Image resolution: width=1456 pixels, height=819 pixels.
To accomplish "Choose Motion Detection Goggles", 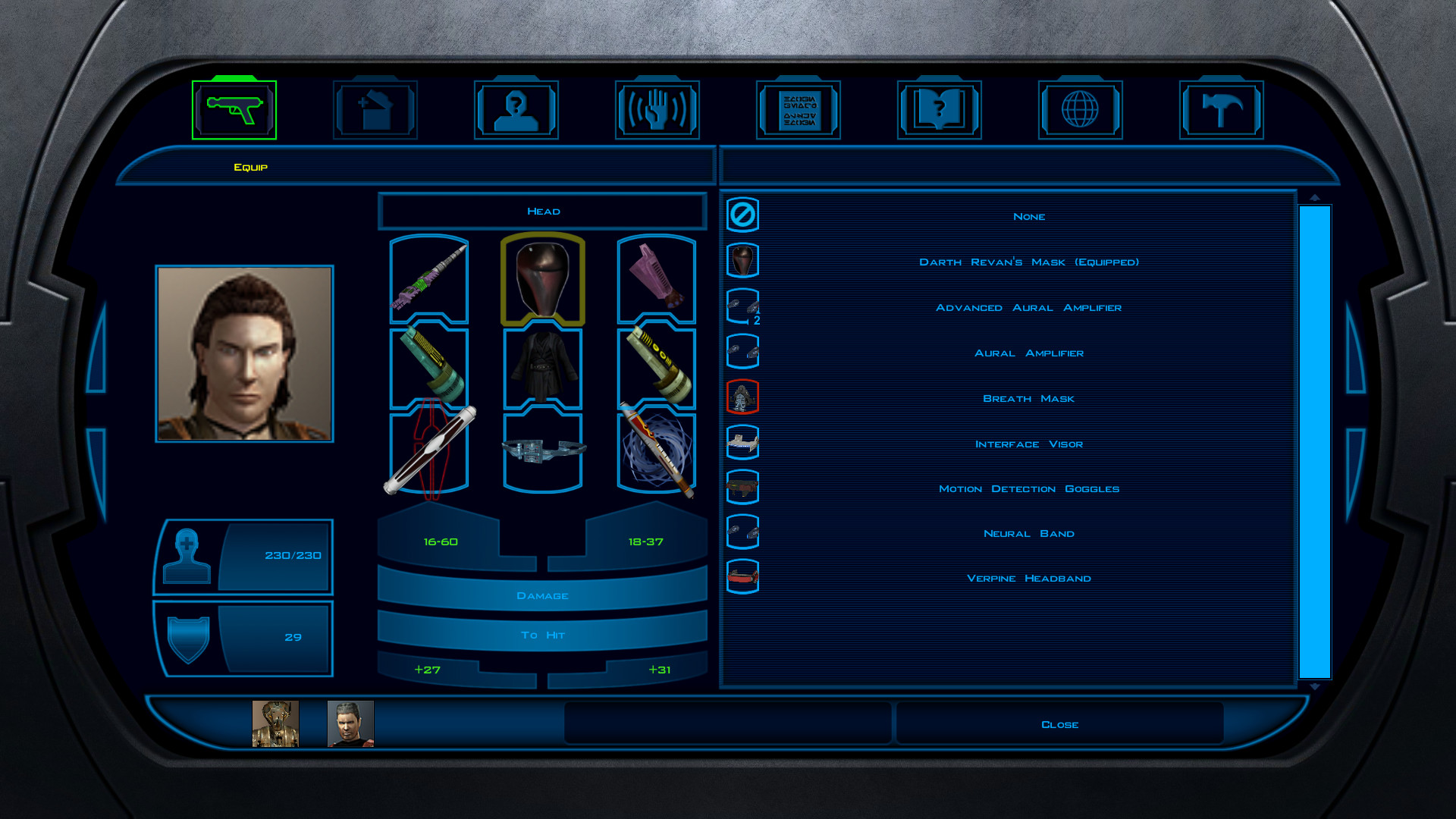I will [1028, 489].
